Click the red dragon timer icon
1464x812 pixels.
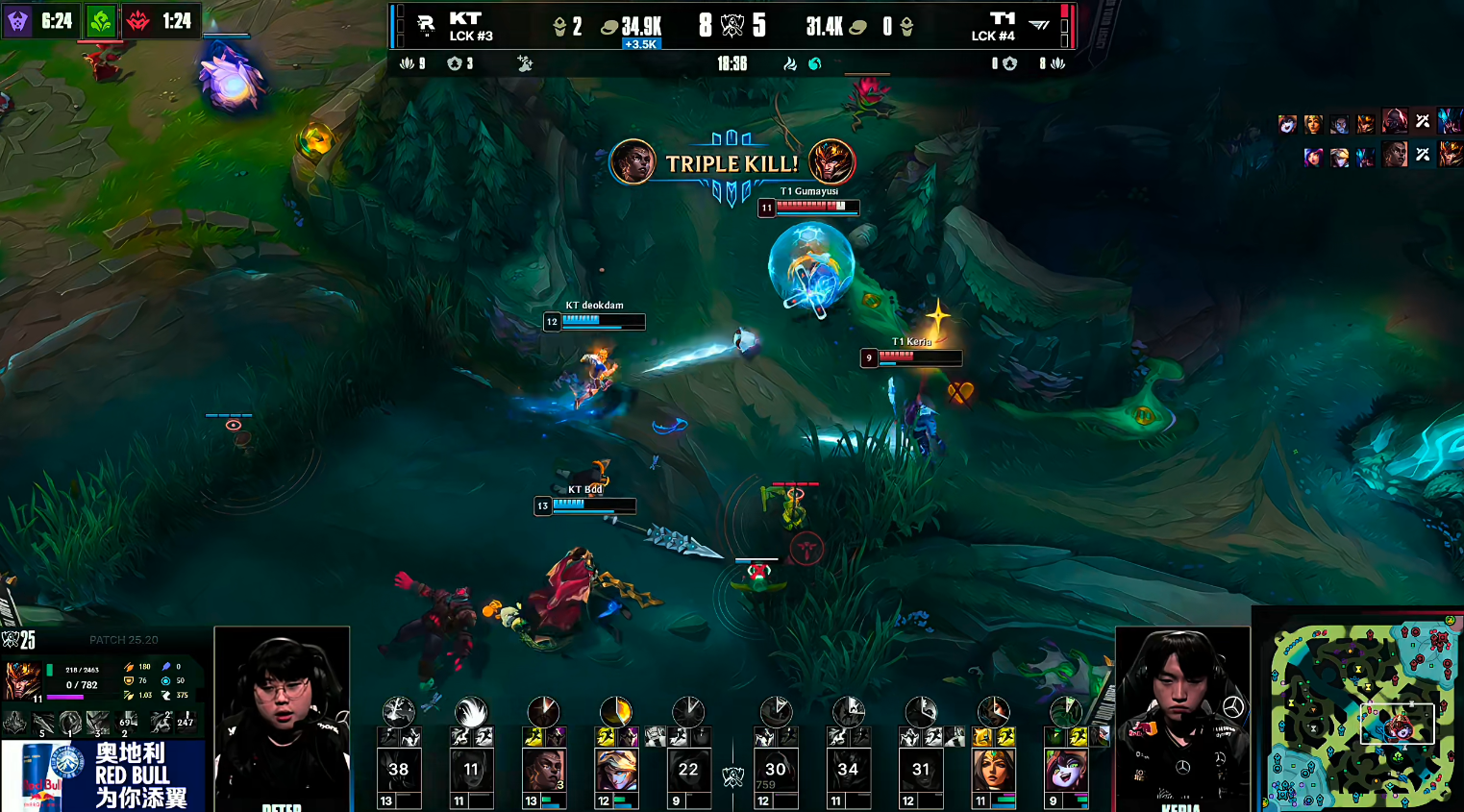point(139,20)
